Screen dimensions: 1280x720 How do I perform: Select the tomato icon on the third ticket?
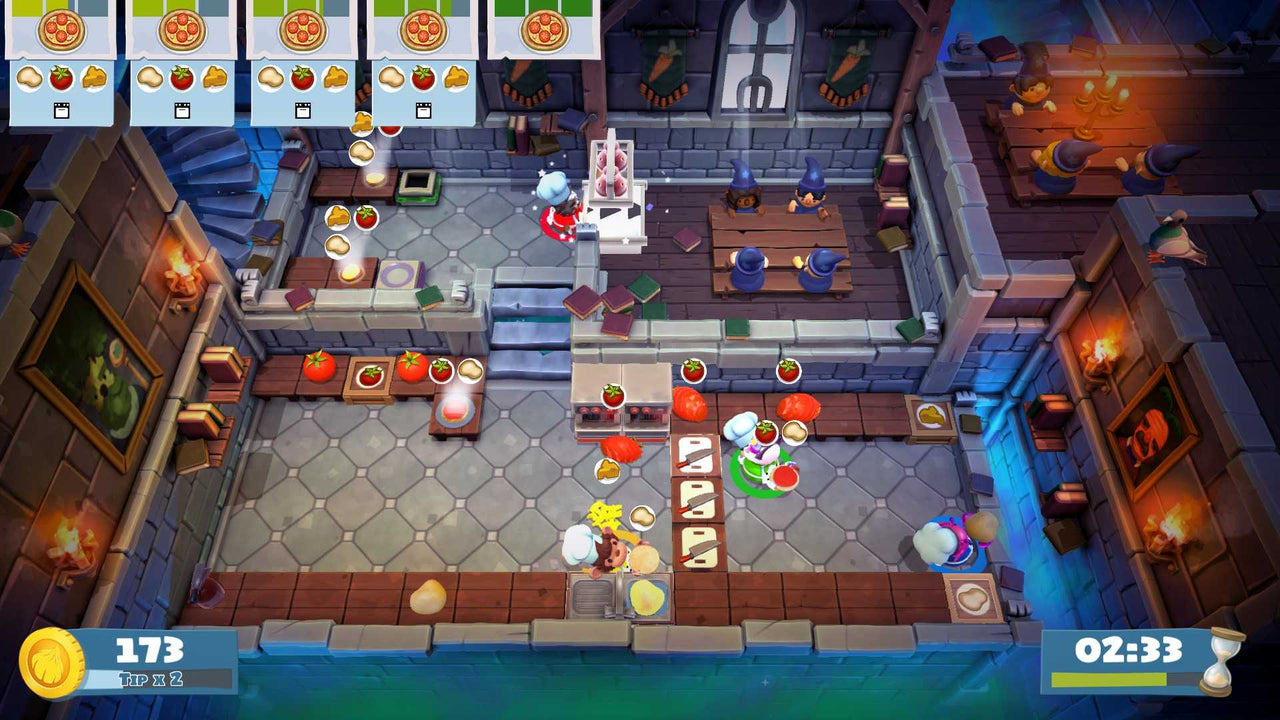[300, 78]
